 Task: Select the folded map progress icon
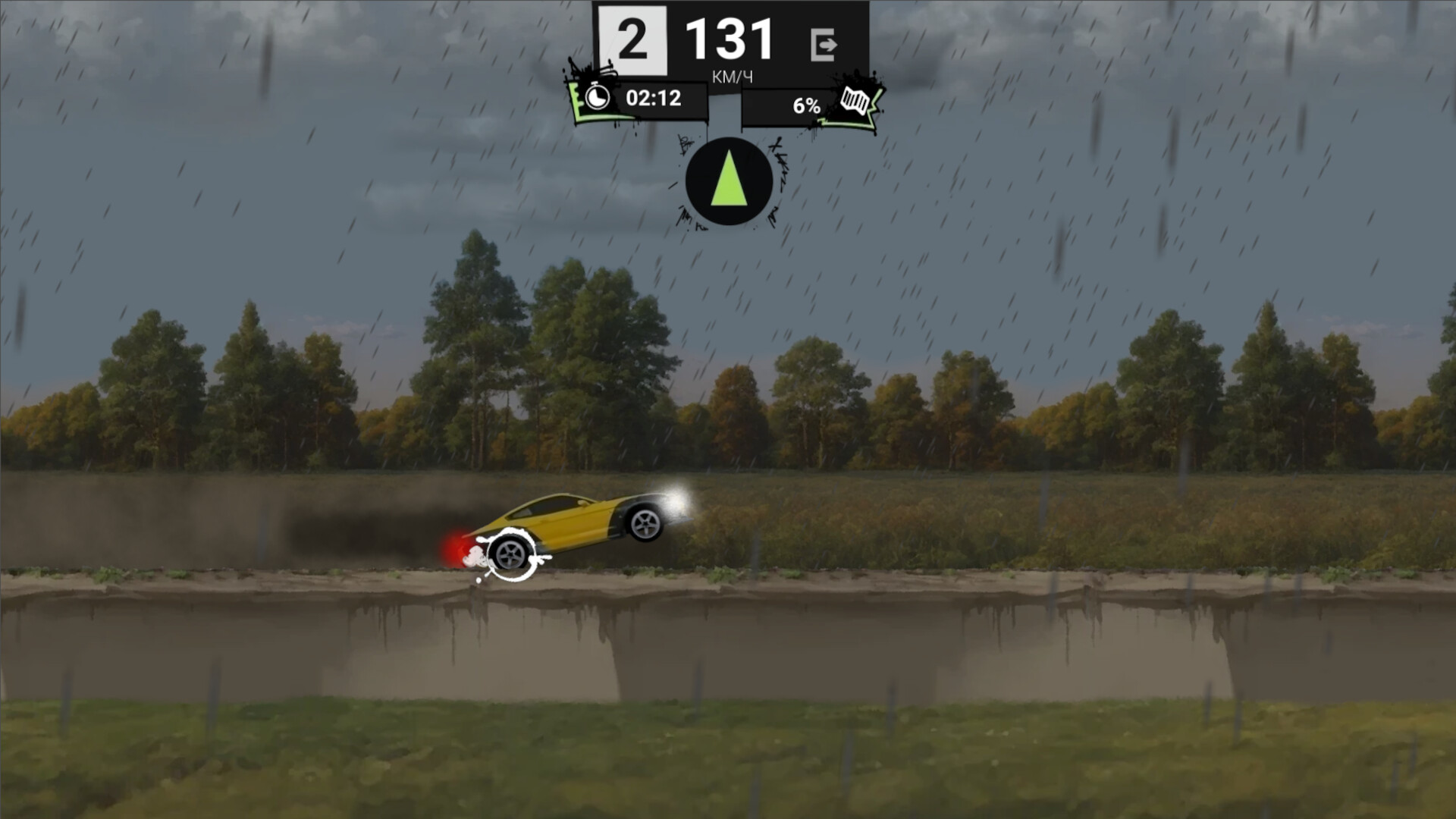click(x=855, y=99)
